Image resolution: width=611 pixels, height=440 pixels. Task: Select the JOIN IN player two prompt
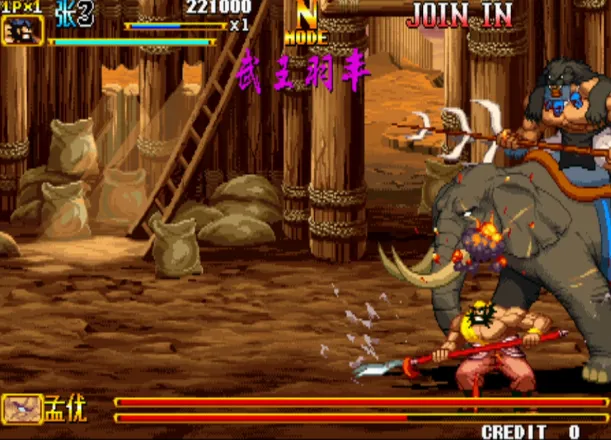pos(459,15)
